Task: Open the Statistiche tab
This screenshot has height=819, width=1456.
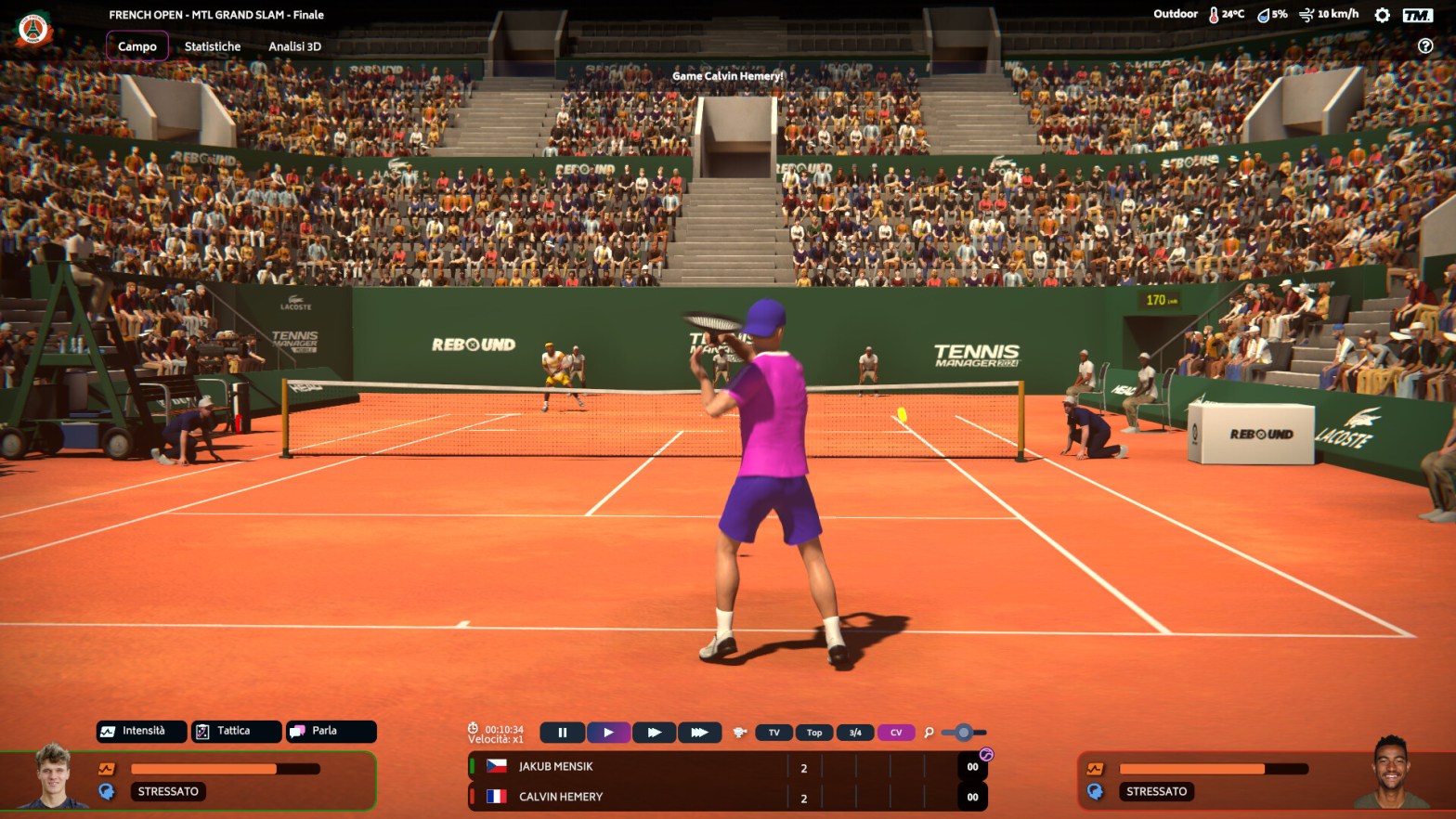Action: pos(213,46)
